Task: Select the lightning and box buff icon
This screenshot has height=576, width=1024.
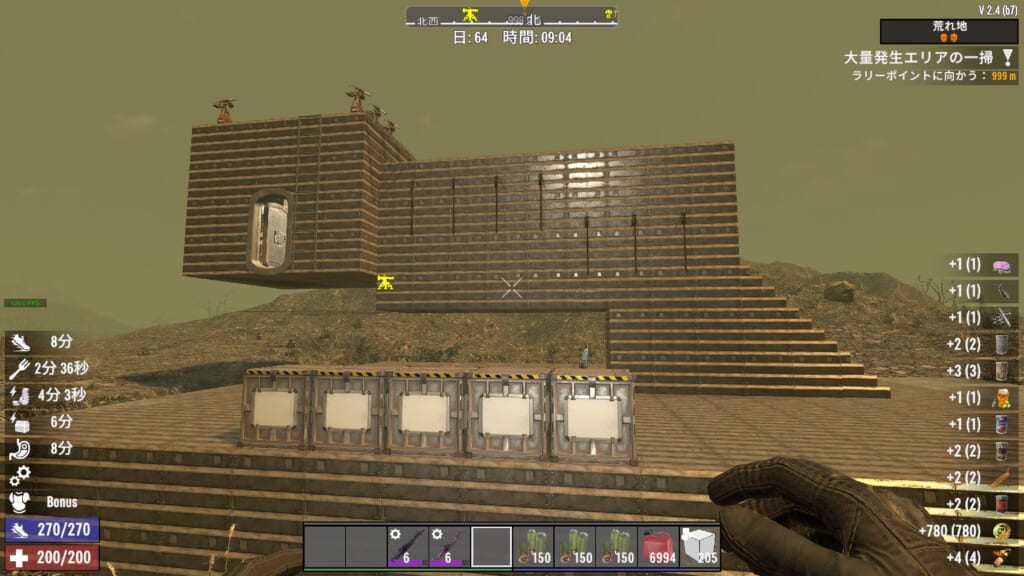Action: coord(21,422)
